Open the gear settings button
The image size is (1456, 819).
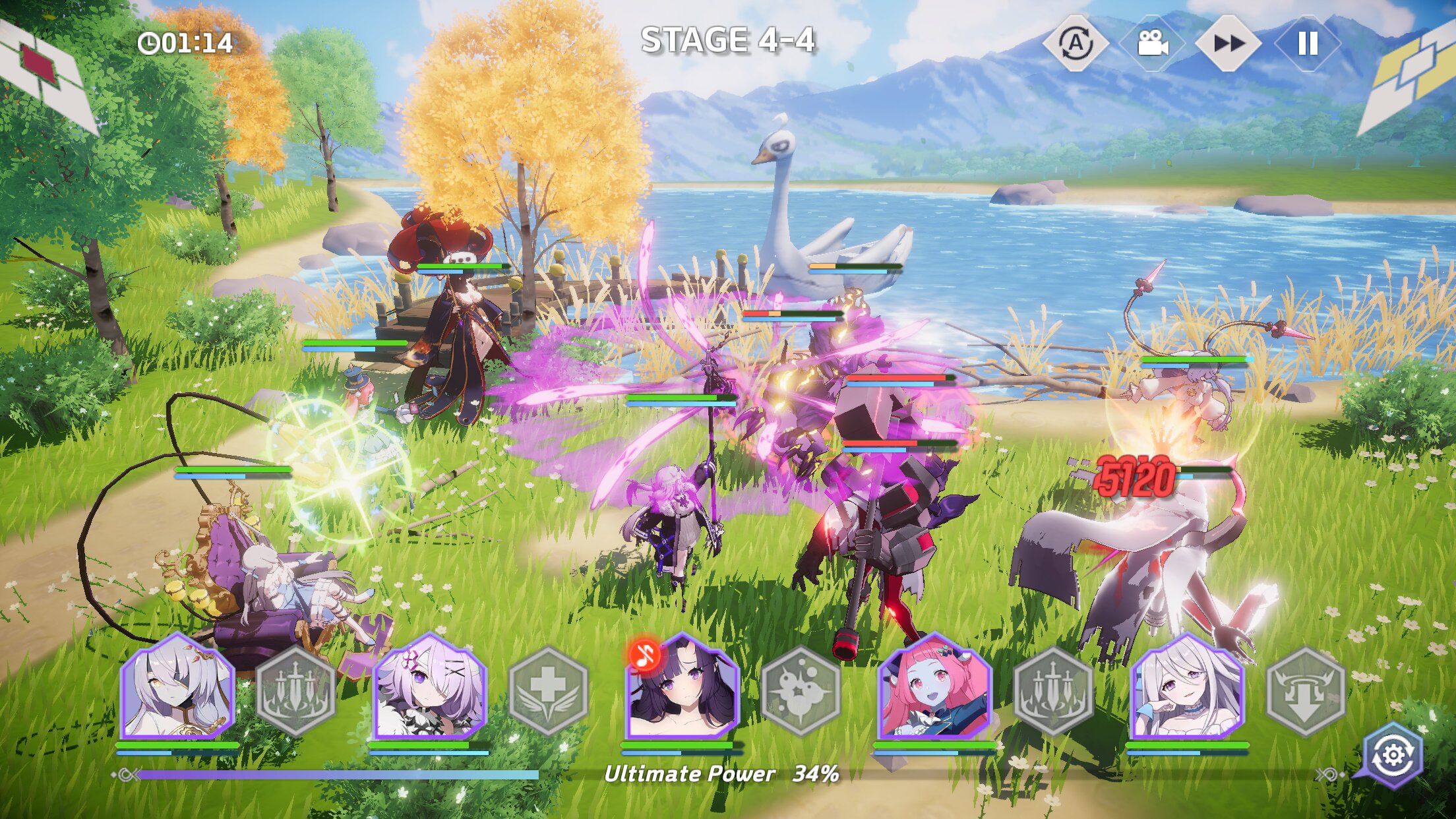coord(1393,754)
